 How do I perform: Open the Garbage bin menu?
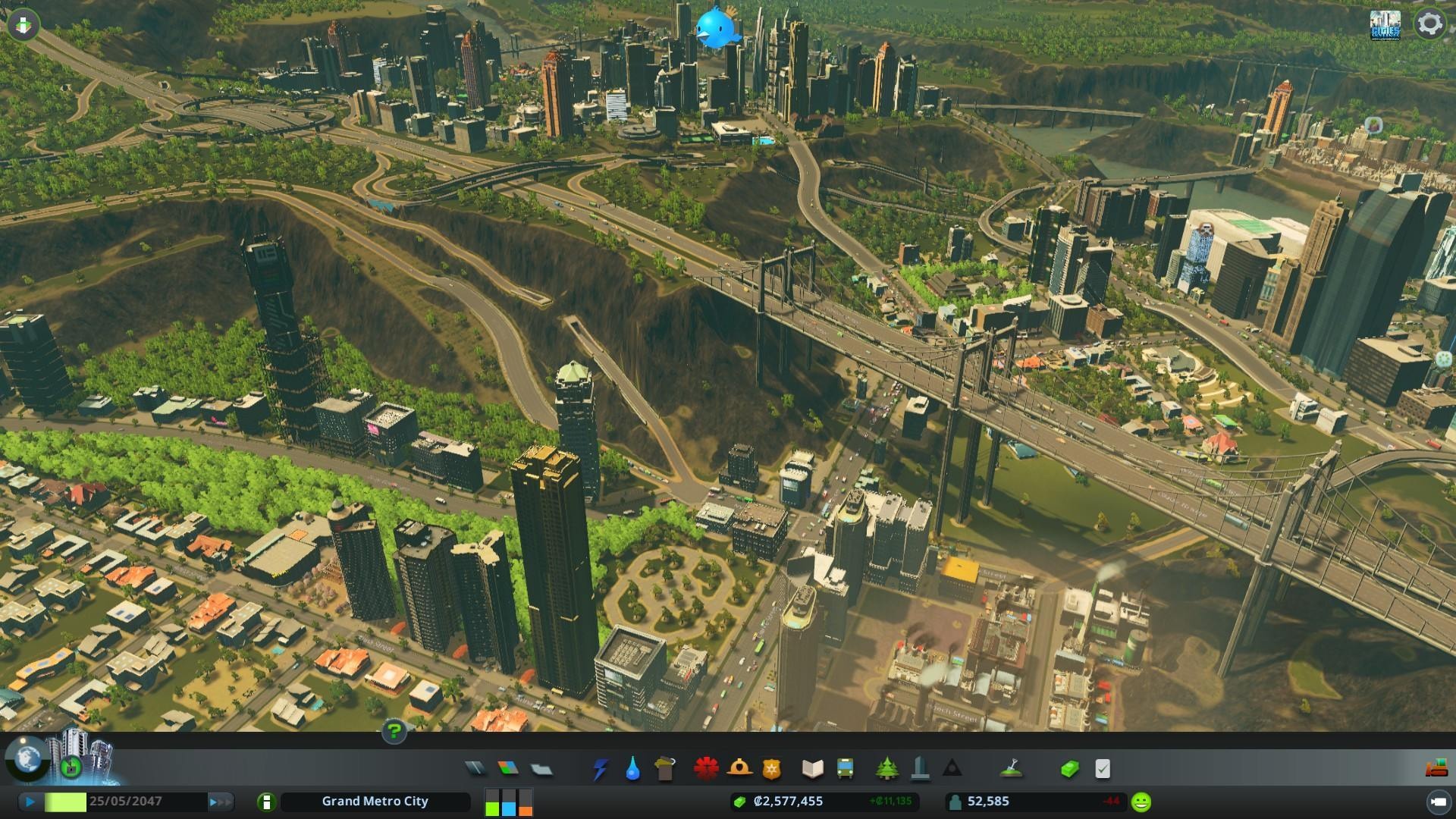[x=665, y=769]
